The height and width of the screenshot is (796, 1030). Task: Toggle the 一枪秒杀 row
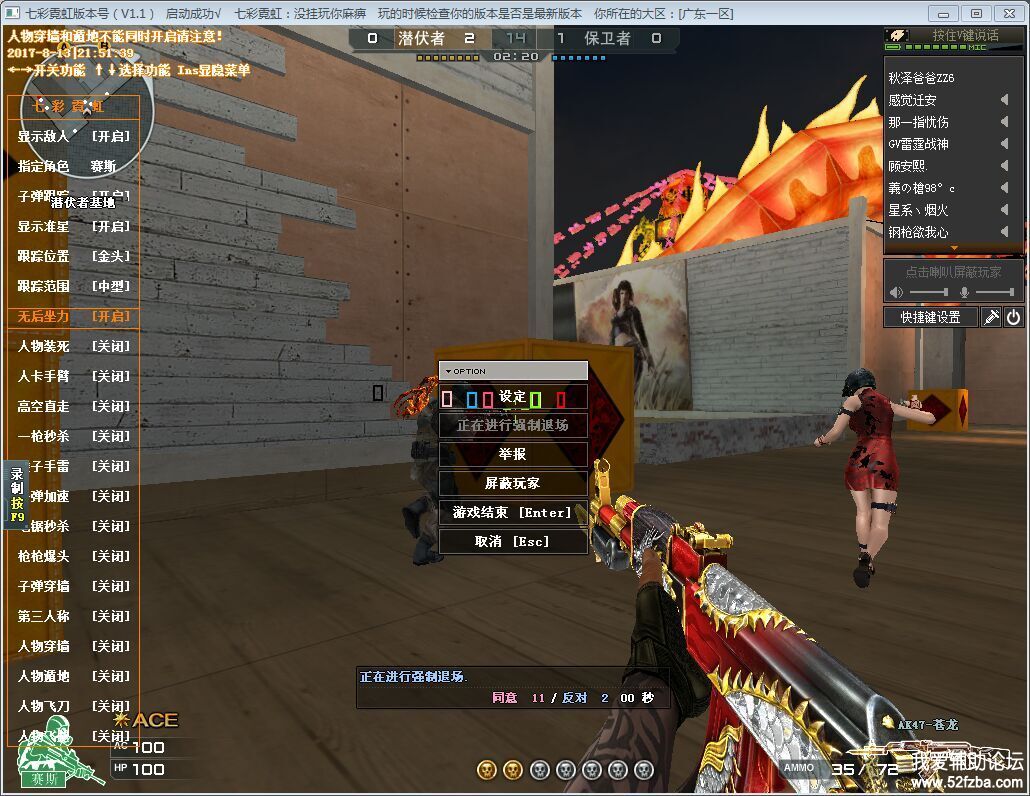pyautogui.click(x=73, y=436)
